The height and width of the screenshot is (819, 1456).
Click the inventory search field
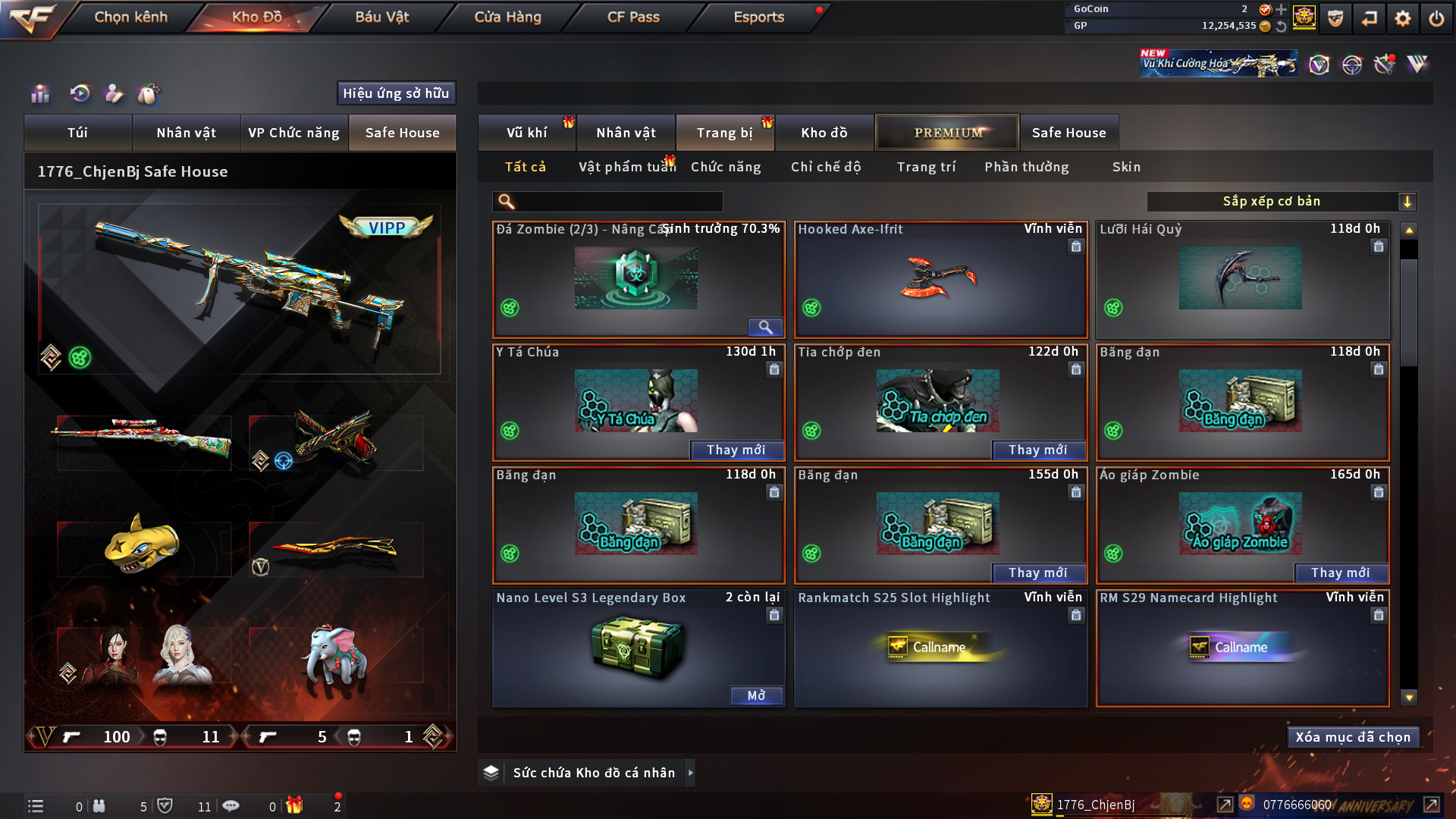[x=618, y=202]
